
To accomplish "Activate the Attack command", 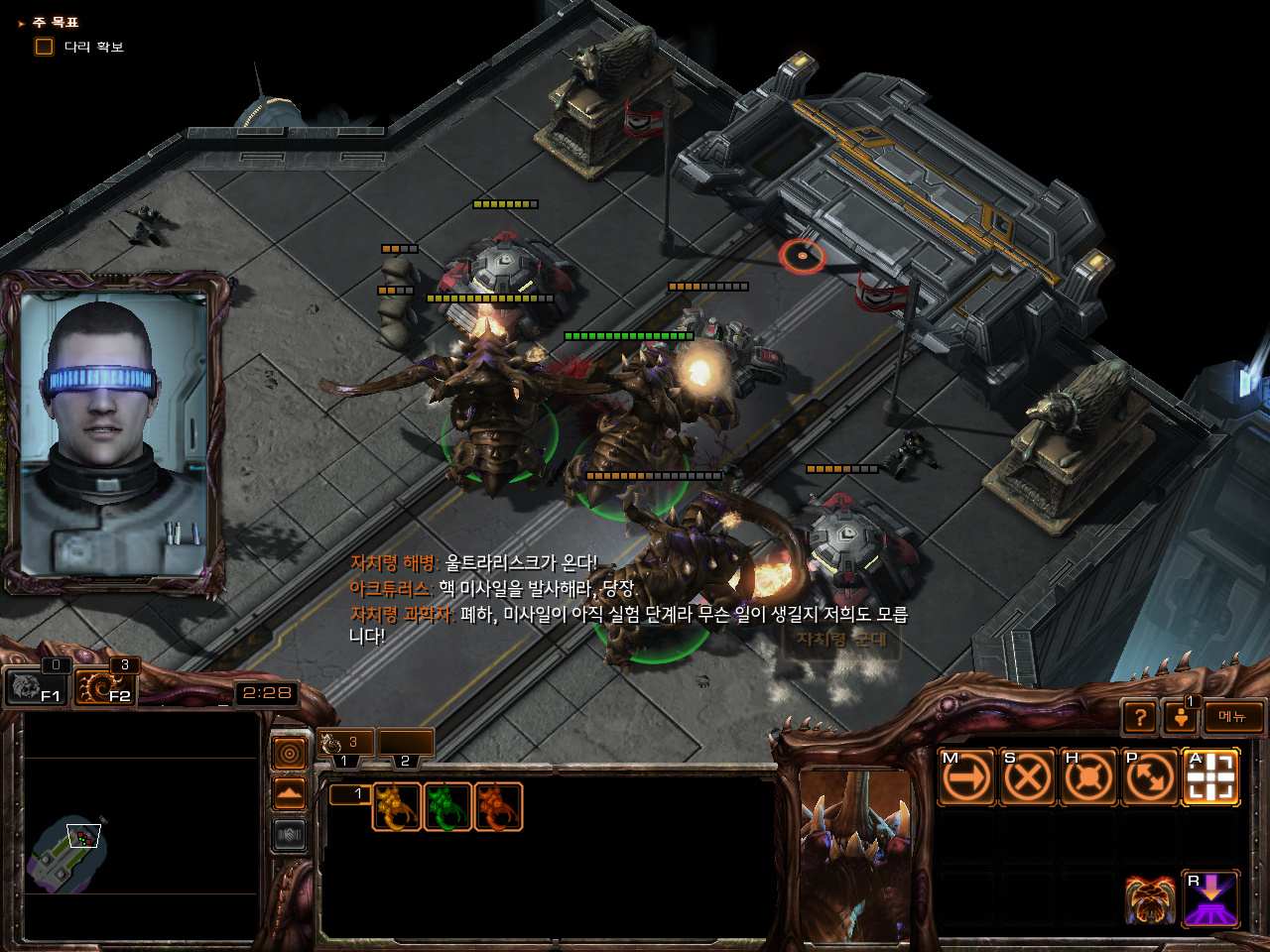I will (1211, 776).
